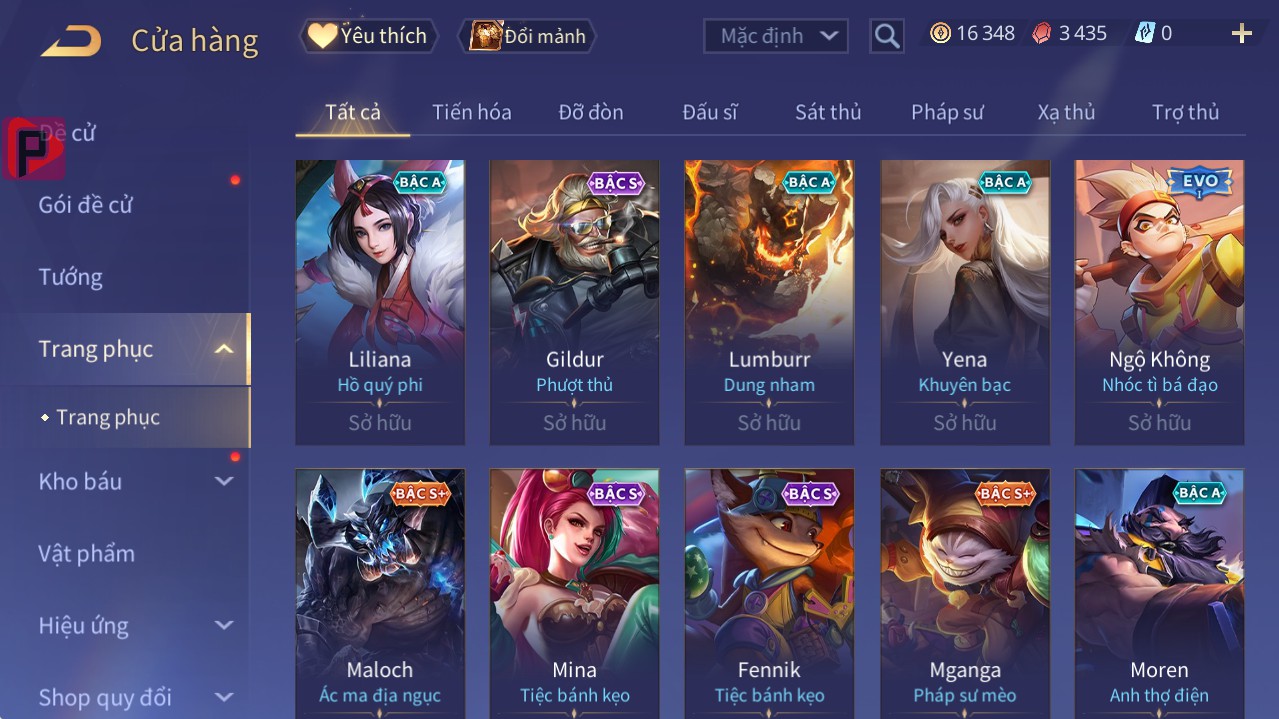Click the magnifying glass search button
1279x719 pixels.
[886, 36]
